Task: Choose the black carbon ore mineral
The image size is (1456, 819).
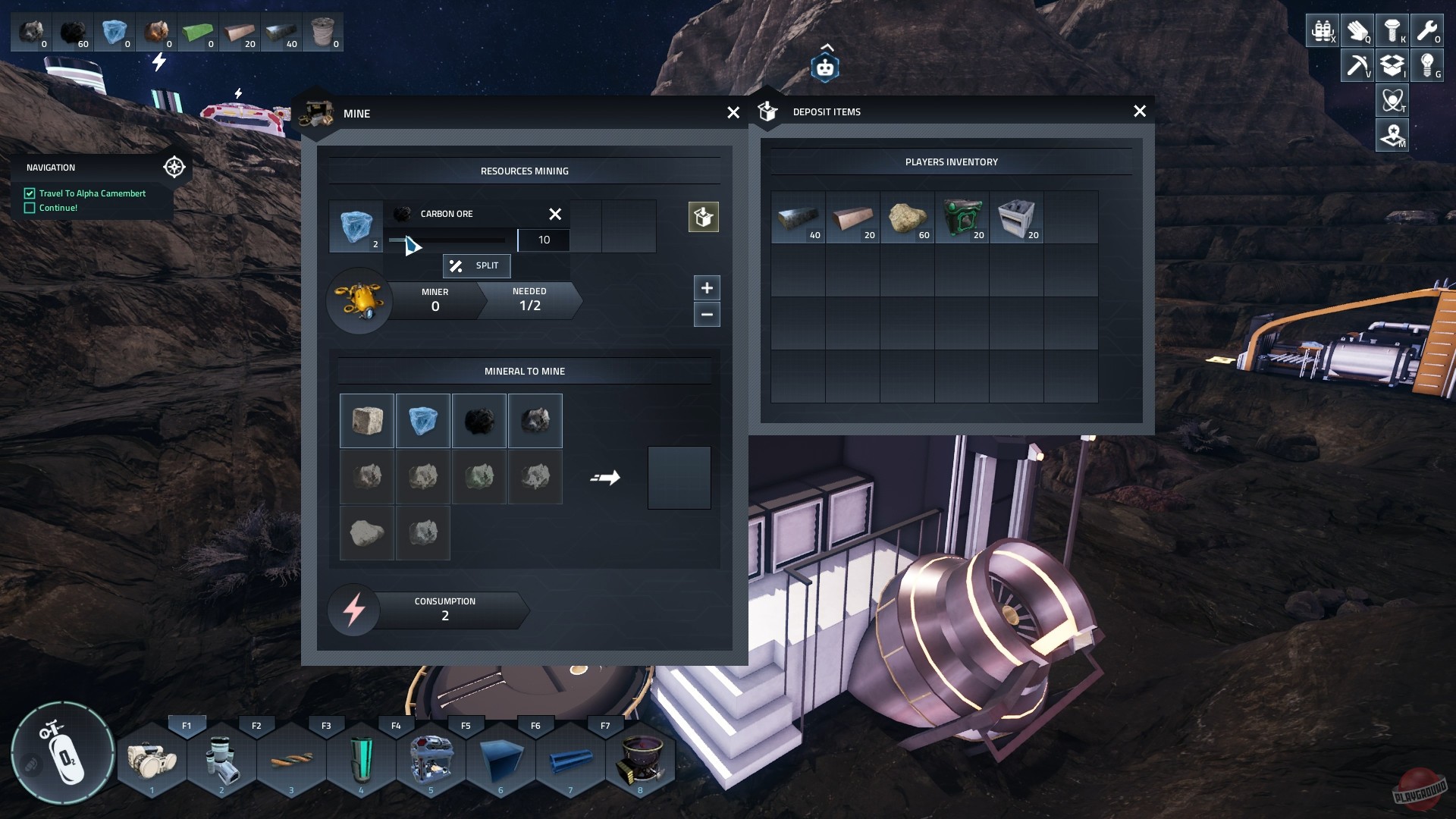Action: point(479,421)
